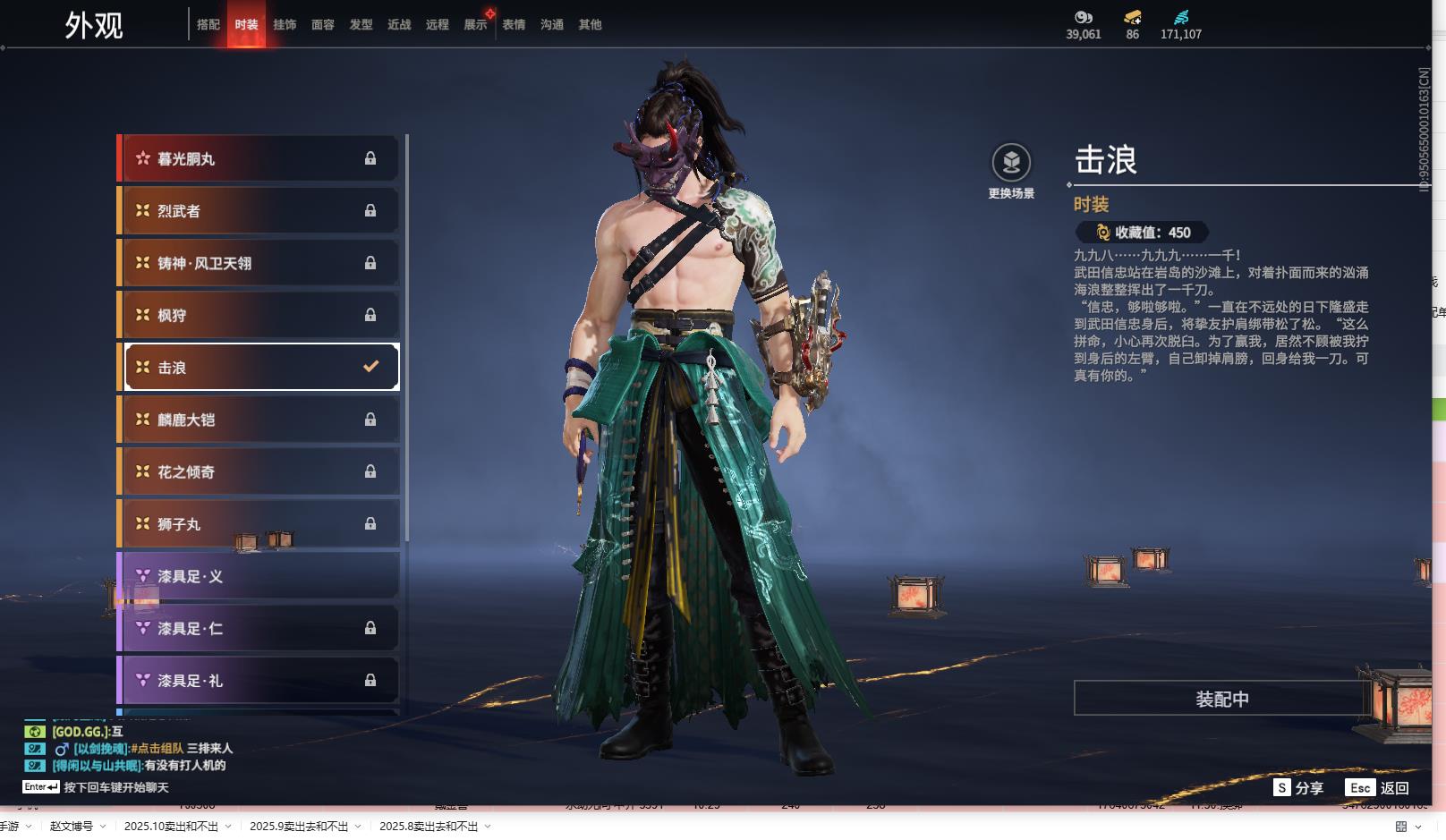Click the 分享 share button
Screen dimensions: 1446x840
pos(1299,788)
